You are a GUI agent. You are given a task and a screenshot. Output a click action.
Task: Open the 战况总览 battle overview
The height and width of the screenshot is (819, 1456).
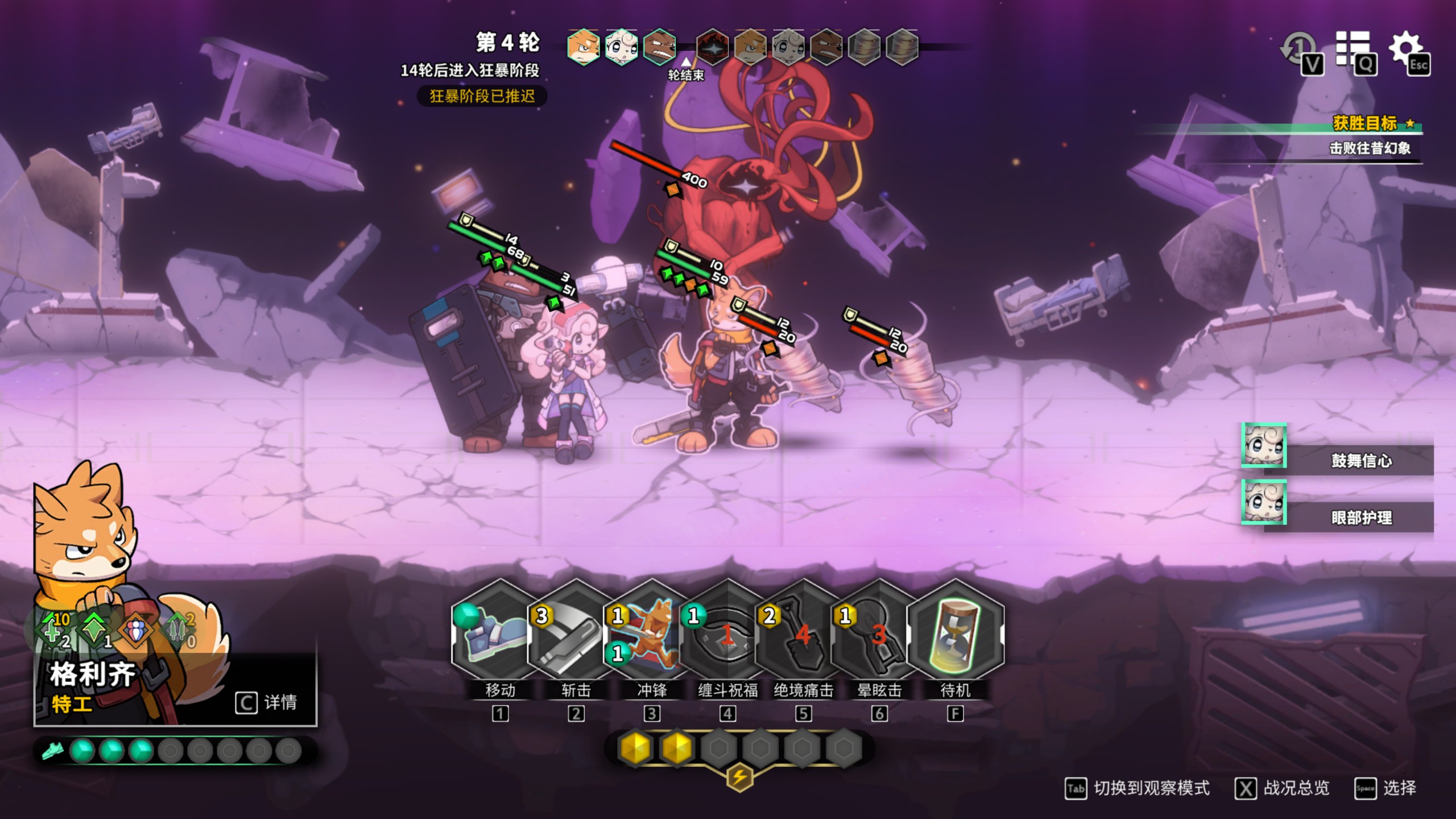pos(1283,788)
